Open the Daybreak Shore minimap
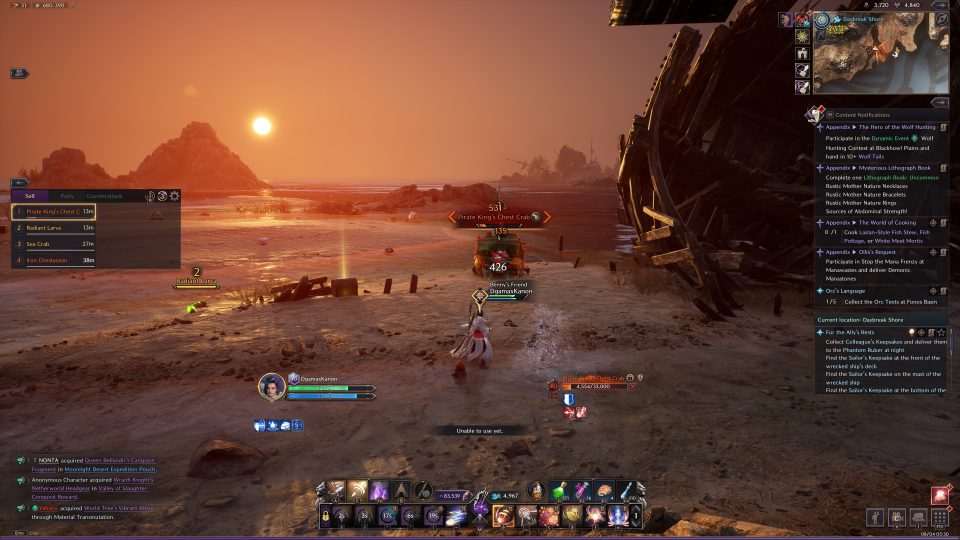The image size is (960, 540). click(880, 58)
